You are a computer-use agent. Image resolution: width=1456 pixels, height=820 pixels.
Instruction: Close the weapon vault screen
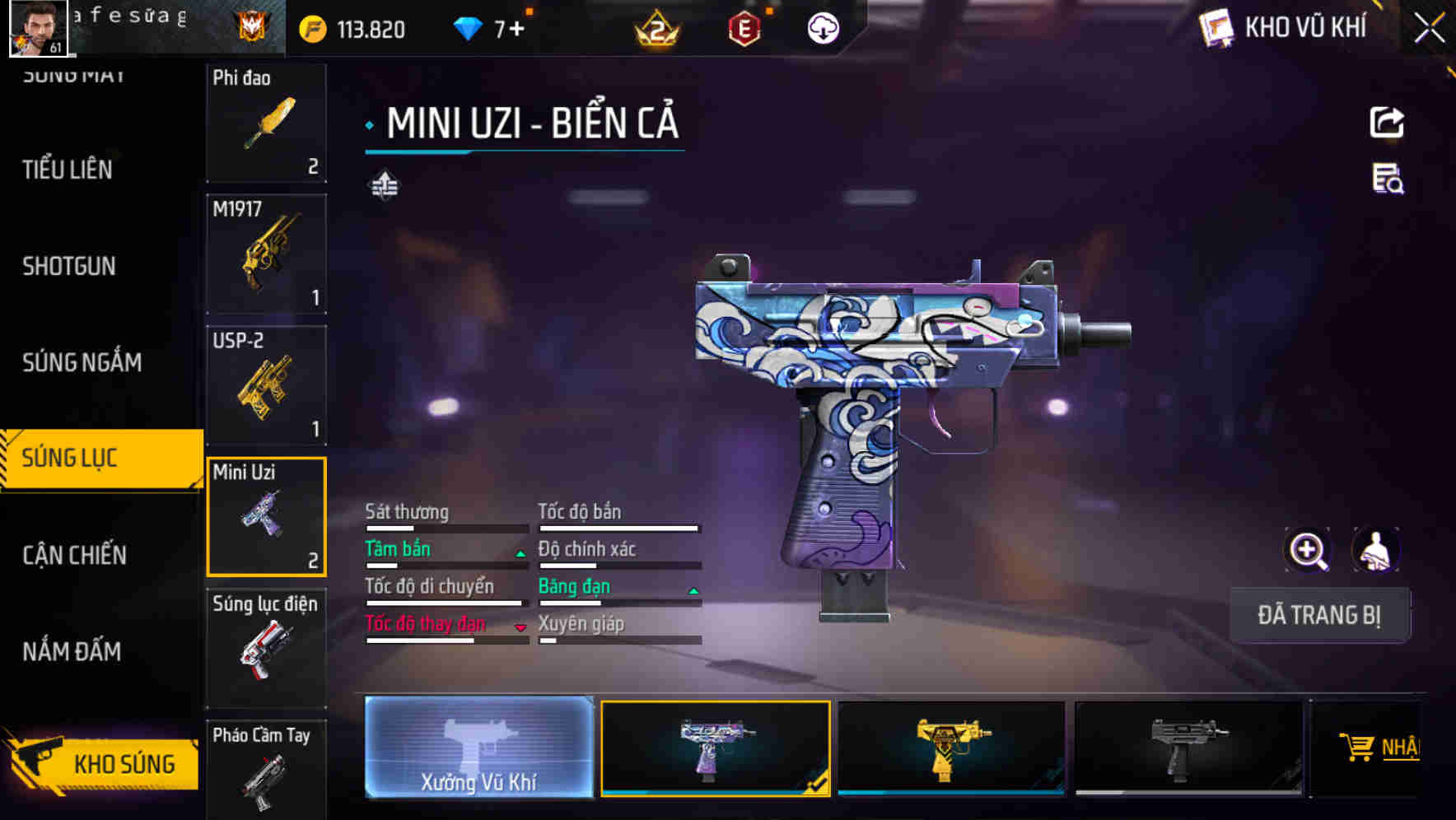[1429, 29]
